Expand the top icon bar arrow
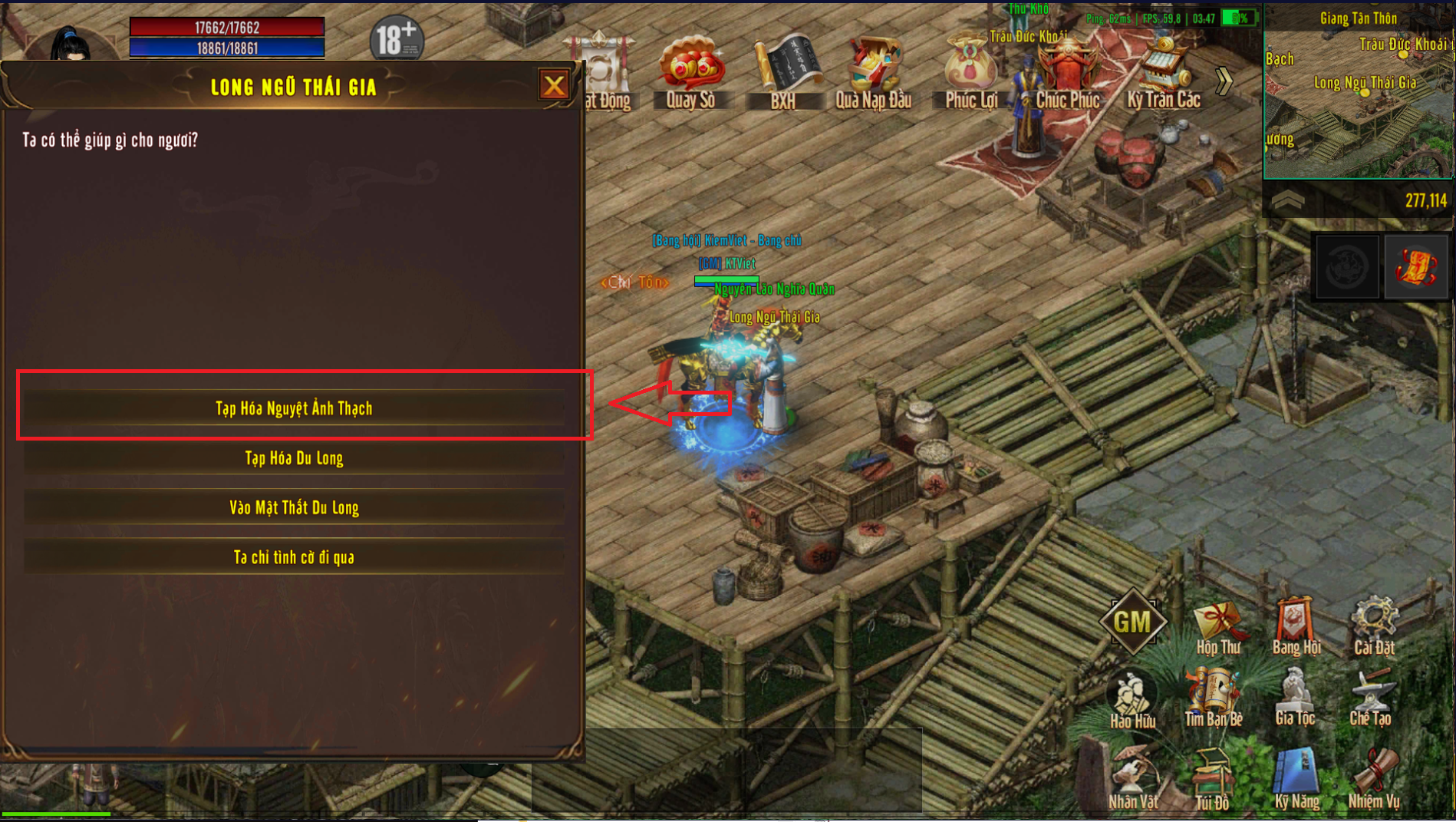Image resolution: width=1456 pixels, height=822 pixels. 1224,81
